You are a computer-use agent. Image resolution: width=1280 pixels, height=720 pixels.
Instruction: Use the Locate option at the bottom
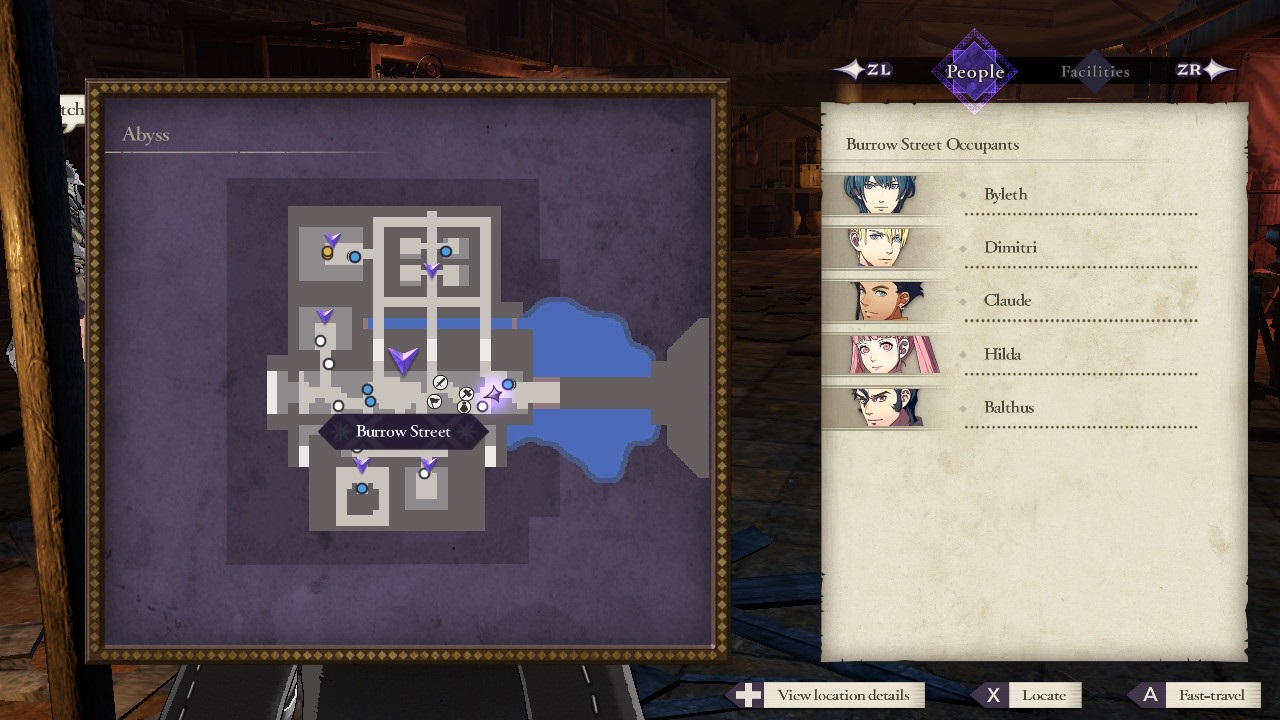[x=1043, y=694]
